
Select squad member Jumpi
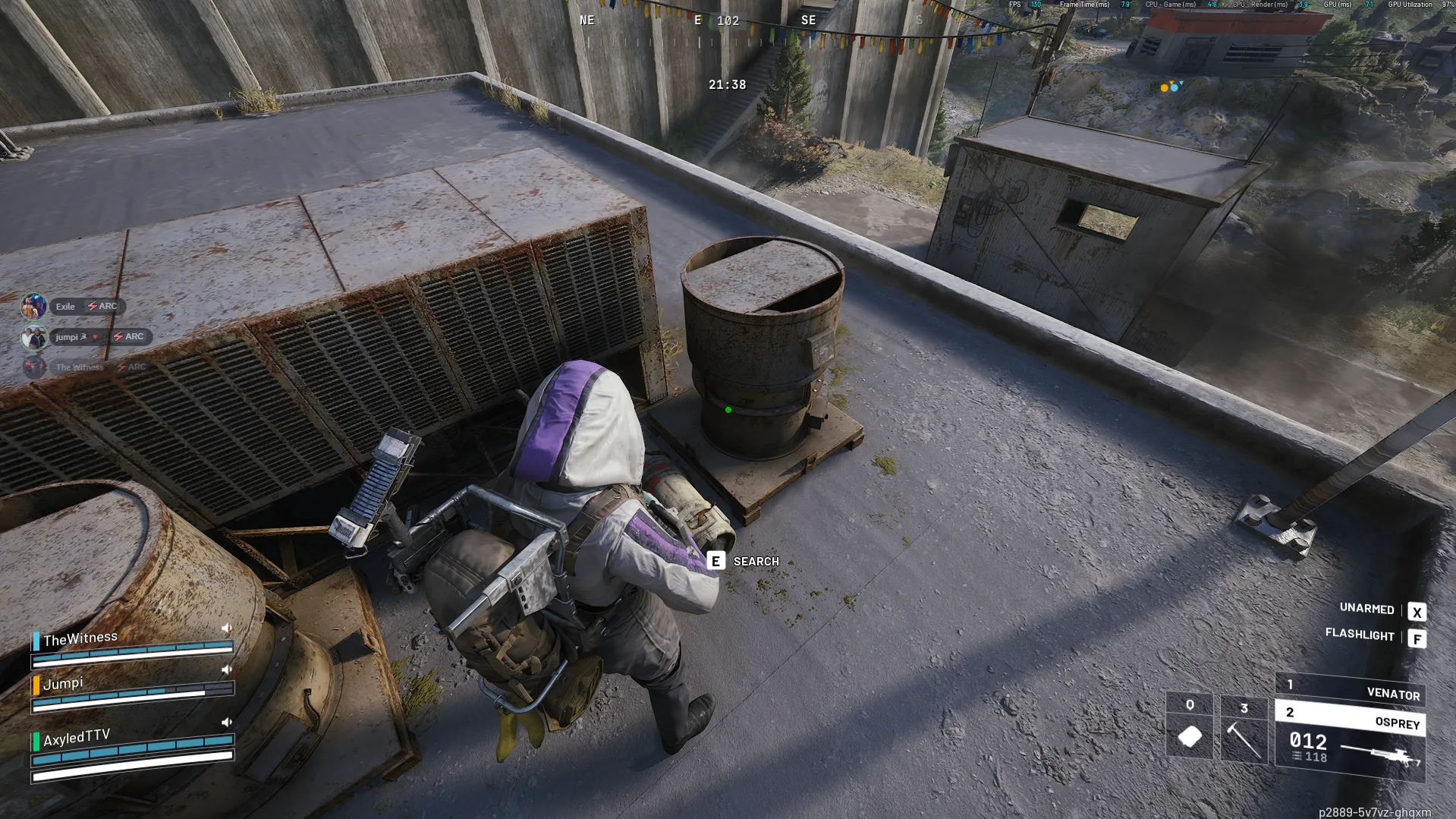63,683
